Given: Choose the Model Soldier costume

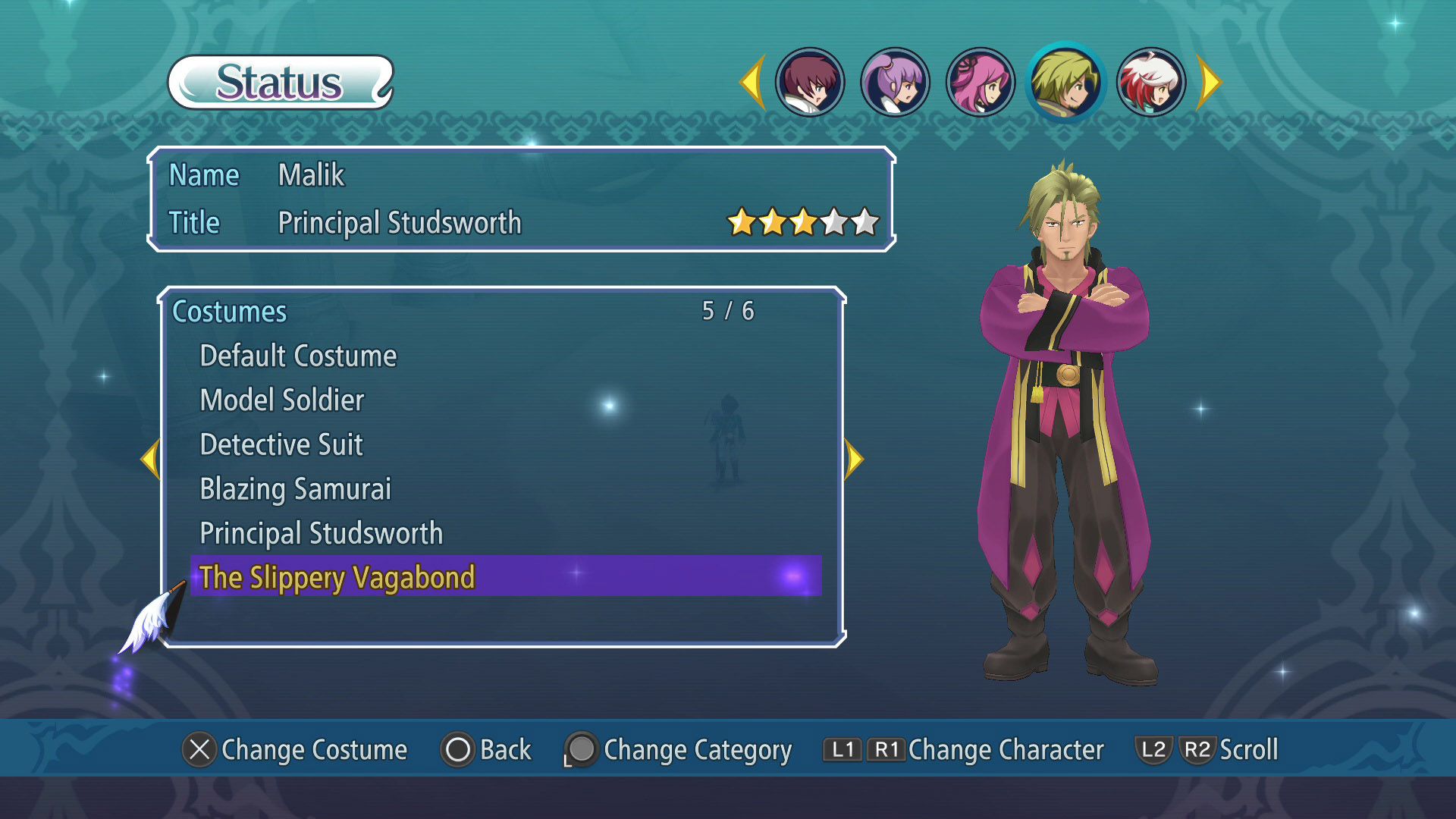Looking at the screenshot, I should (x=282, y=400).
